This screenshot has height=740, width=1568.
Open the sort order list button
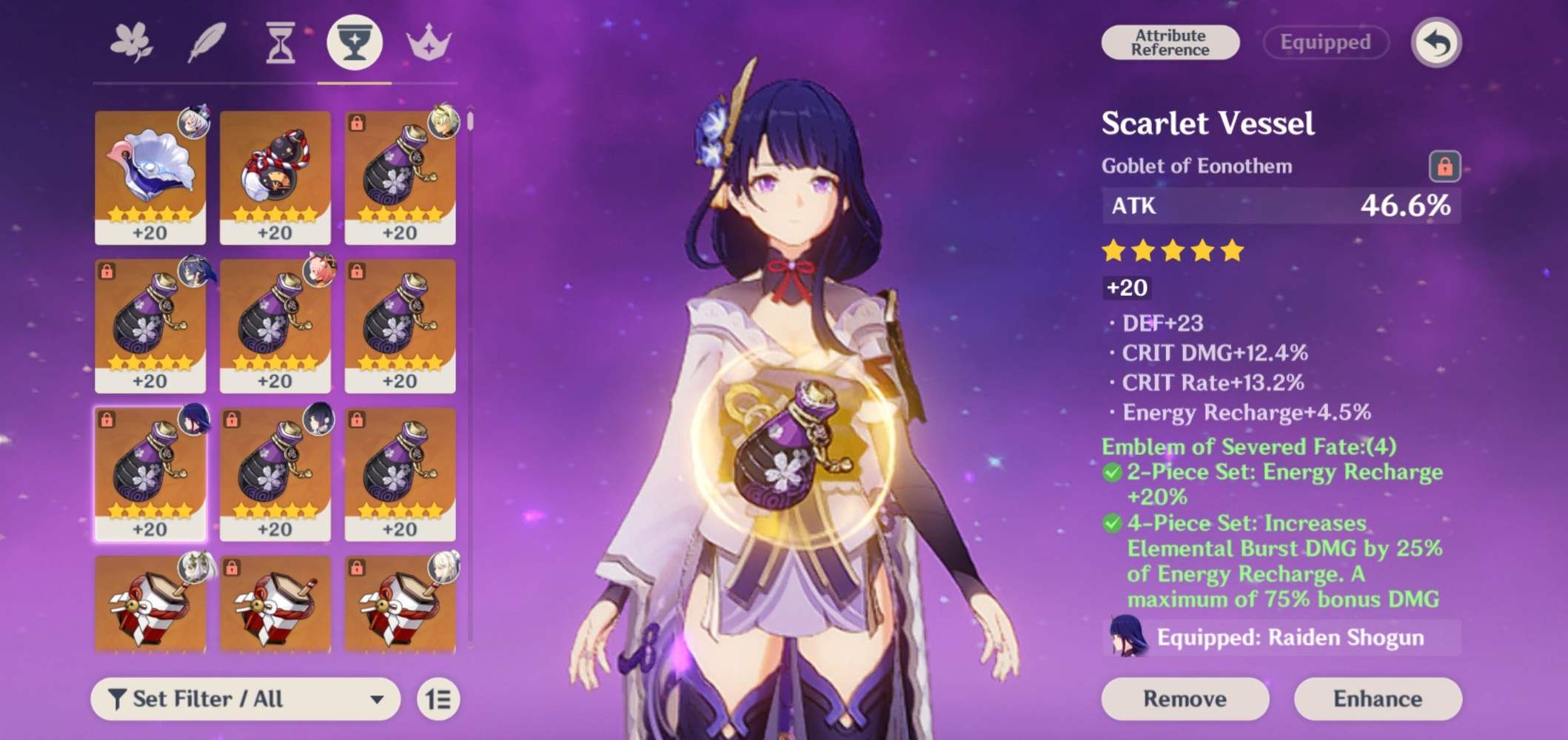click(x=438, y=699)
